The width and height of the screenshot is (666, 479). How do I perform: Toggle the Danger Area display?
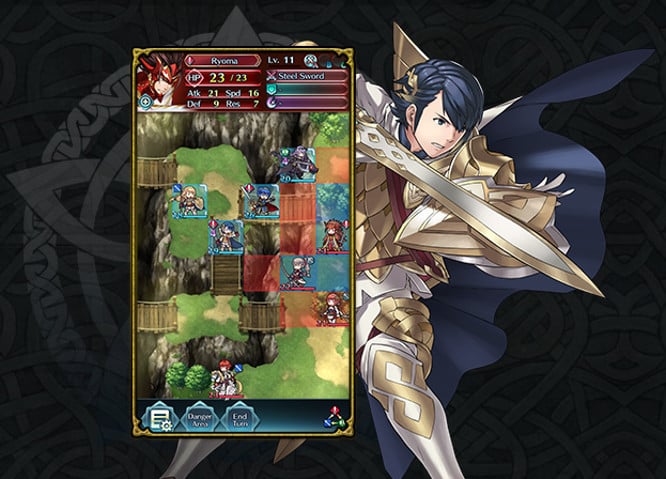[201, 420]
